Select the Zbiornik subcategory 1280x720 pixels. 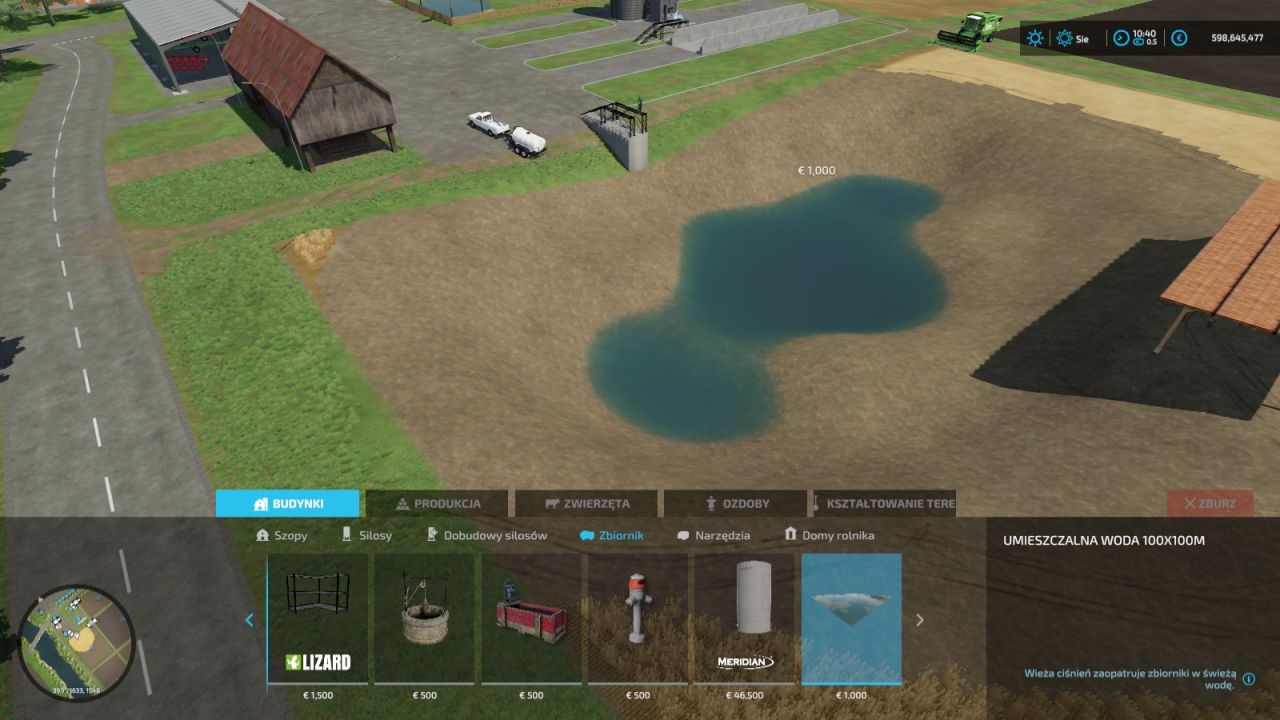point(612,535)
